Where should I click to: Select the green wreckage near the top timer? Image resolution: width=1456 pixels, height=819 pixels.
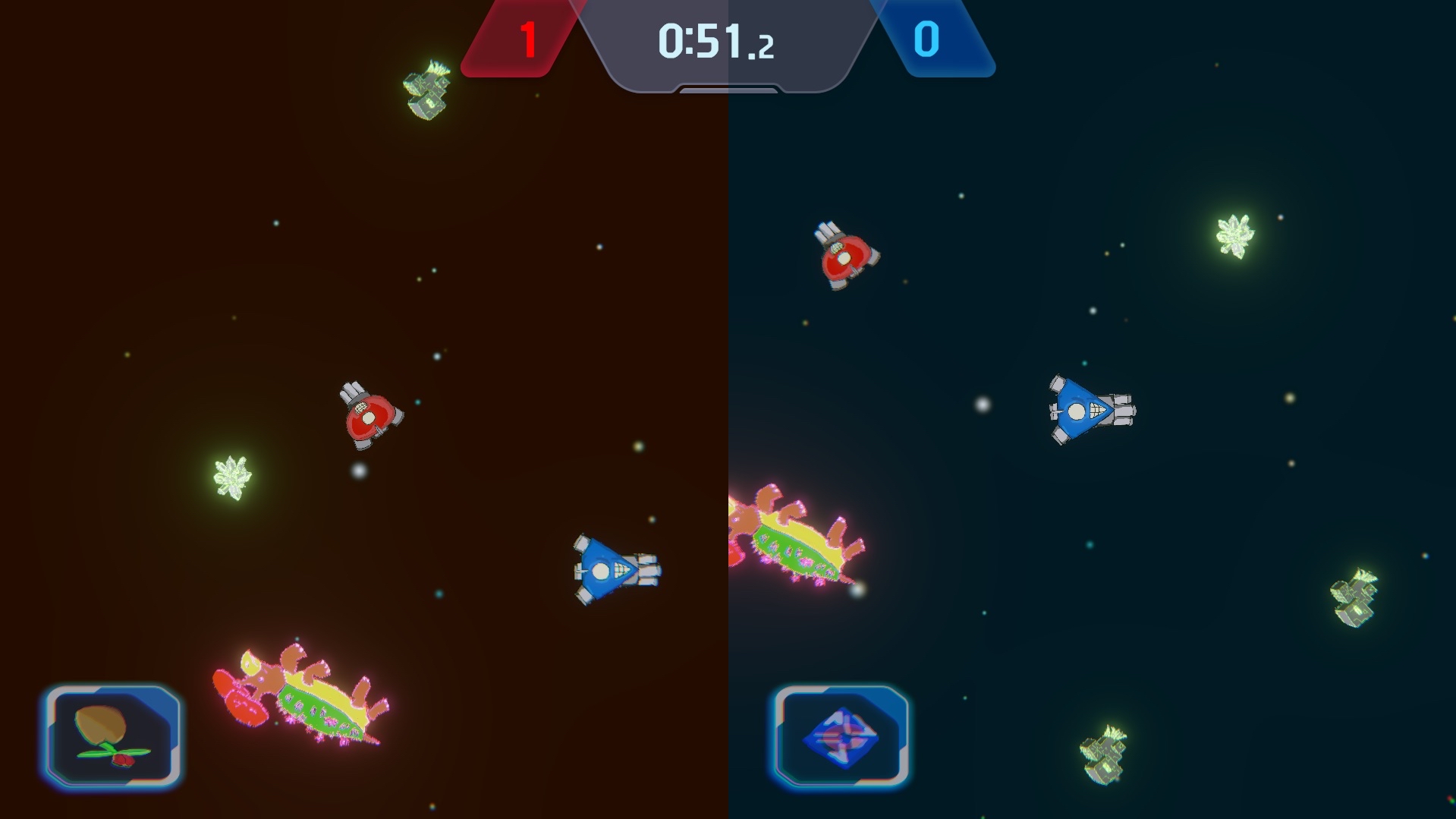click(427, 89)
